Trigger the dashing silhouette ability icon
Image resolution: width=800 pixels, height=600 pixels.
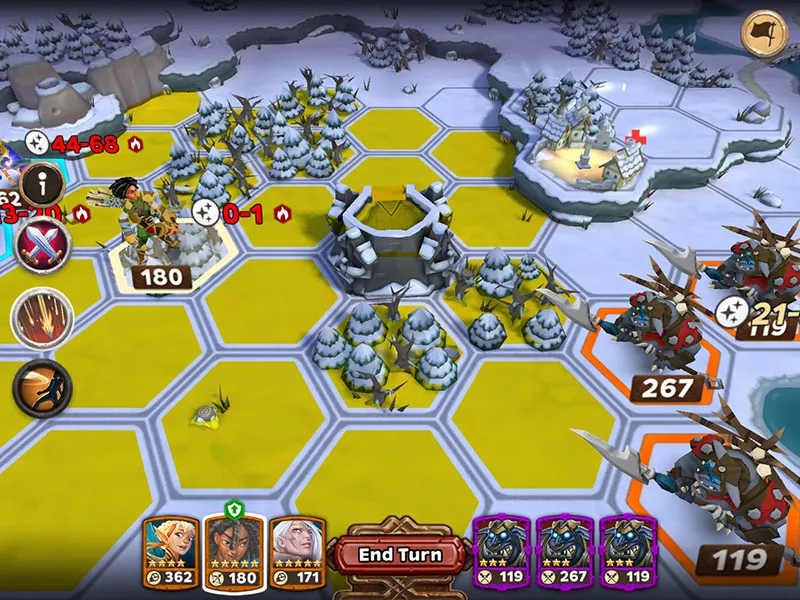(42, 385)
